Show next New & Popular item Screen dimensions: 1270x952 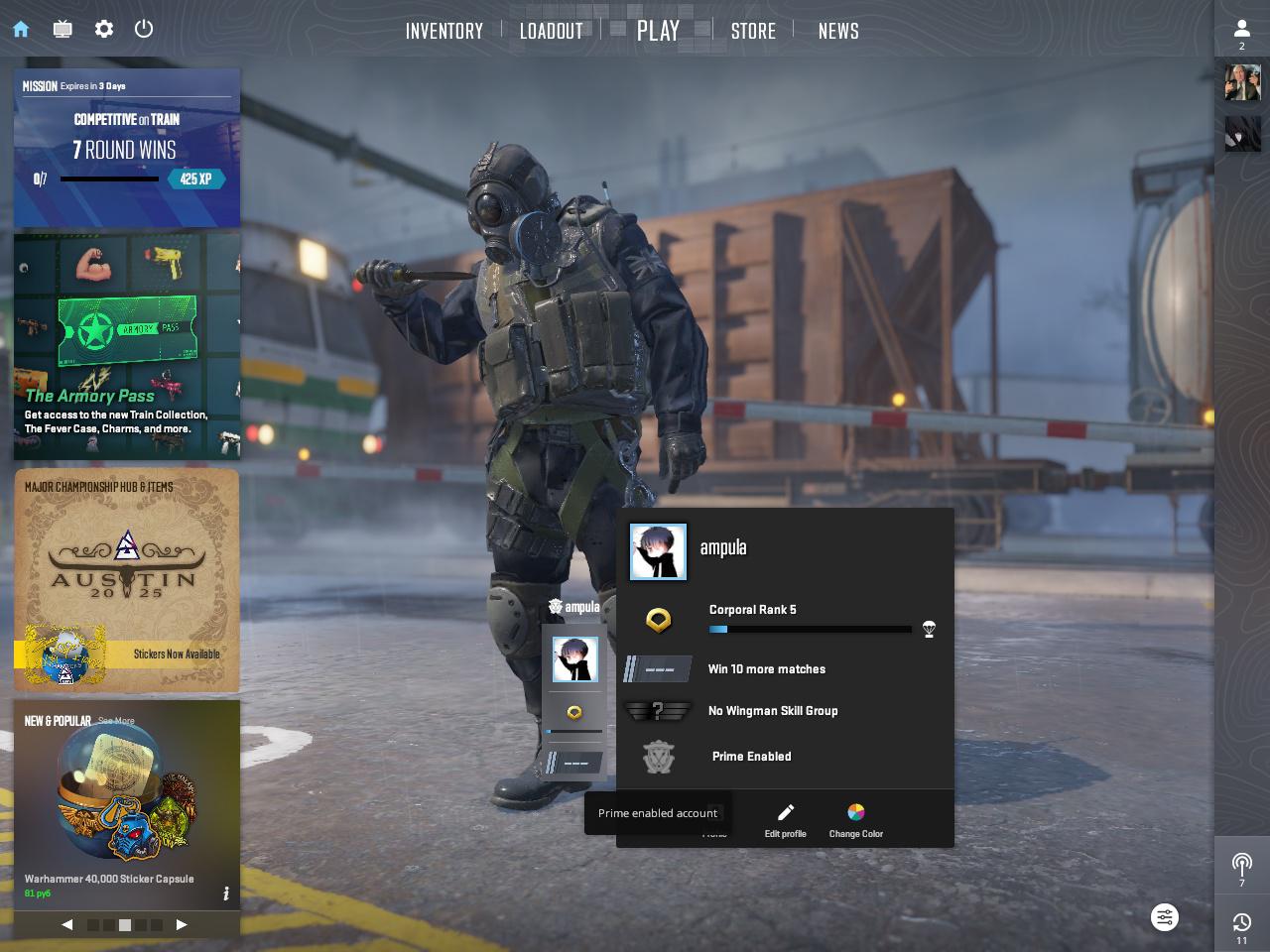coord(182,924)
